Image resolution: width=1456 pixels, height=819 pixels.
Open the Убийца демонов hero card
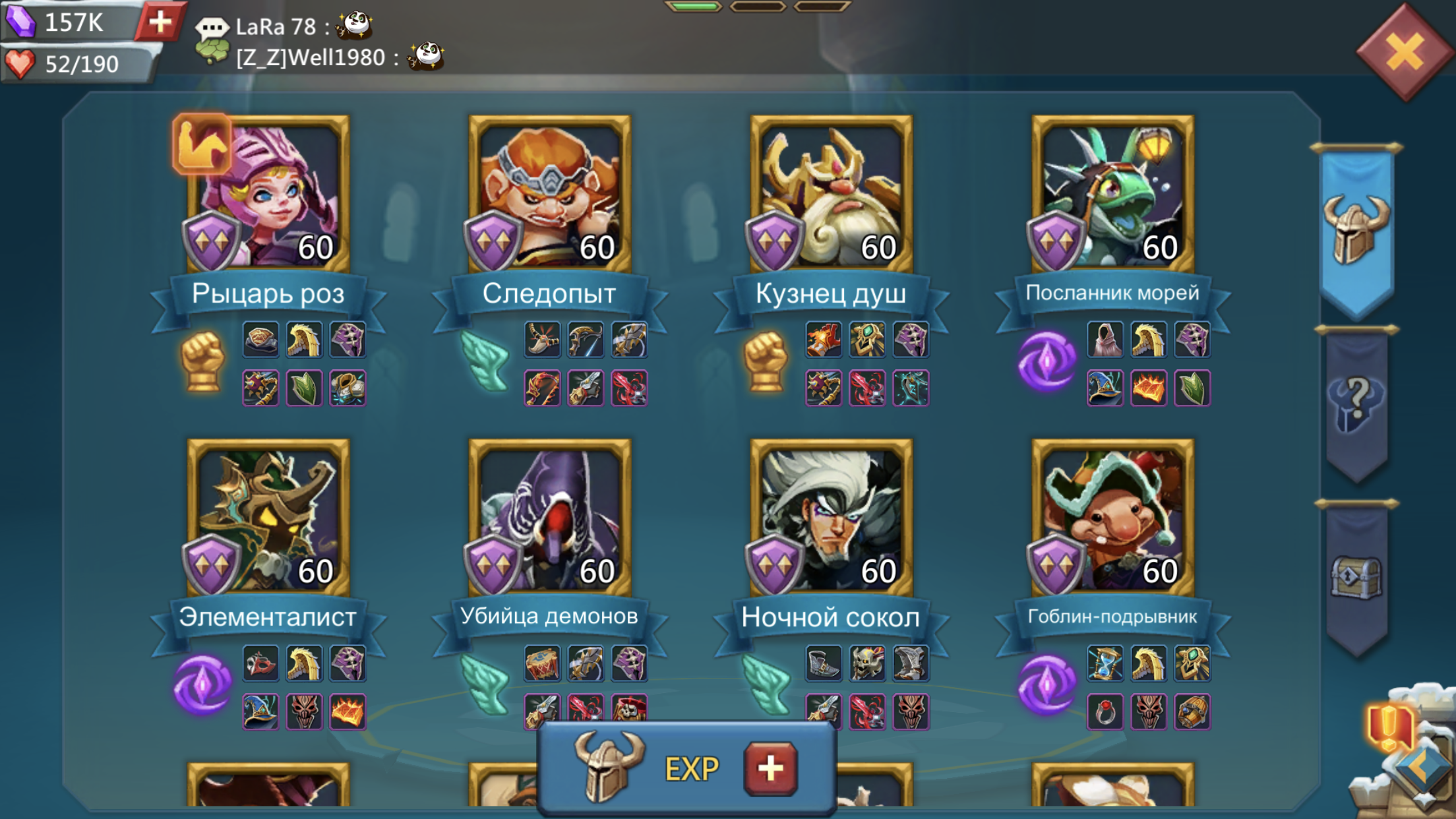pyautogui.click(x=549, y=518)
